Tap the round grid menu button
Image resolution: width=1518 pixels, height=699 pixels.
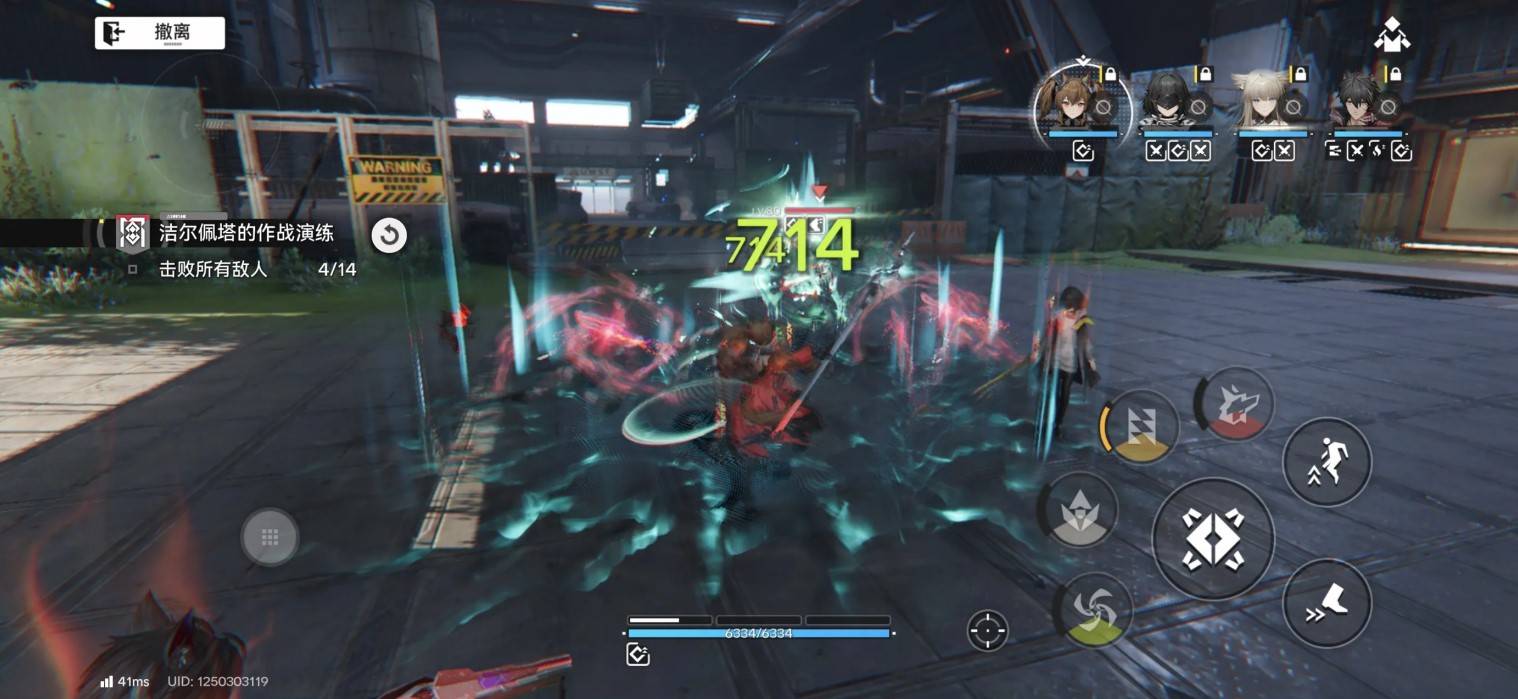click(x=269, y=538)
